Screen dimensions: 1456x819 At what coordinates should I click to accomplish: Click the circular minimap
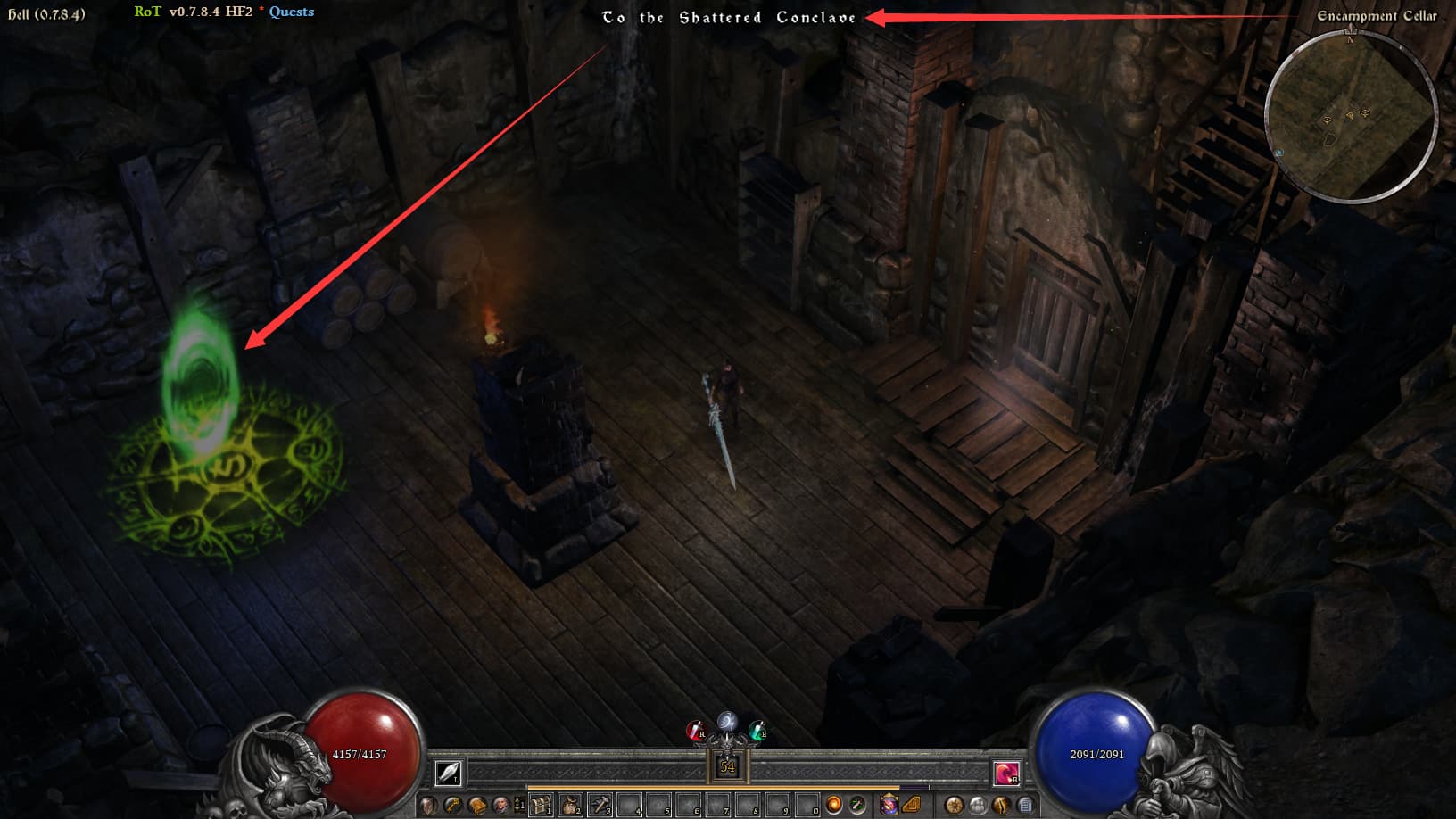pos(1350,116)
